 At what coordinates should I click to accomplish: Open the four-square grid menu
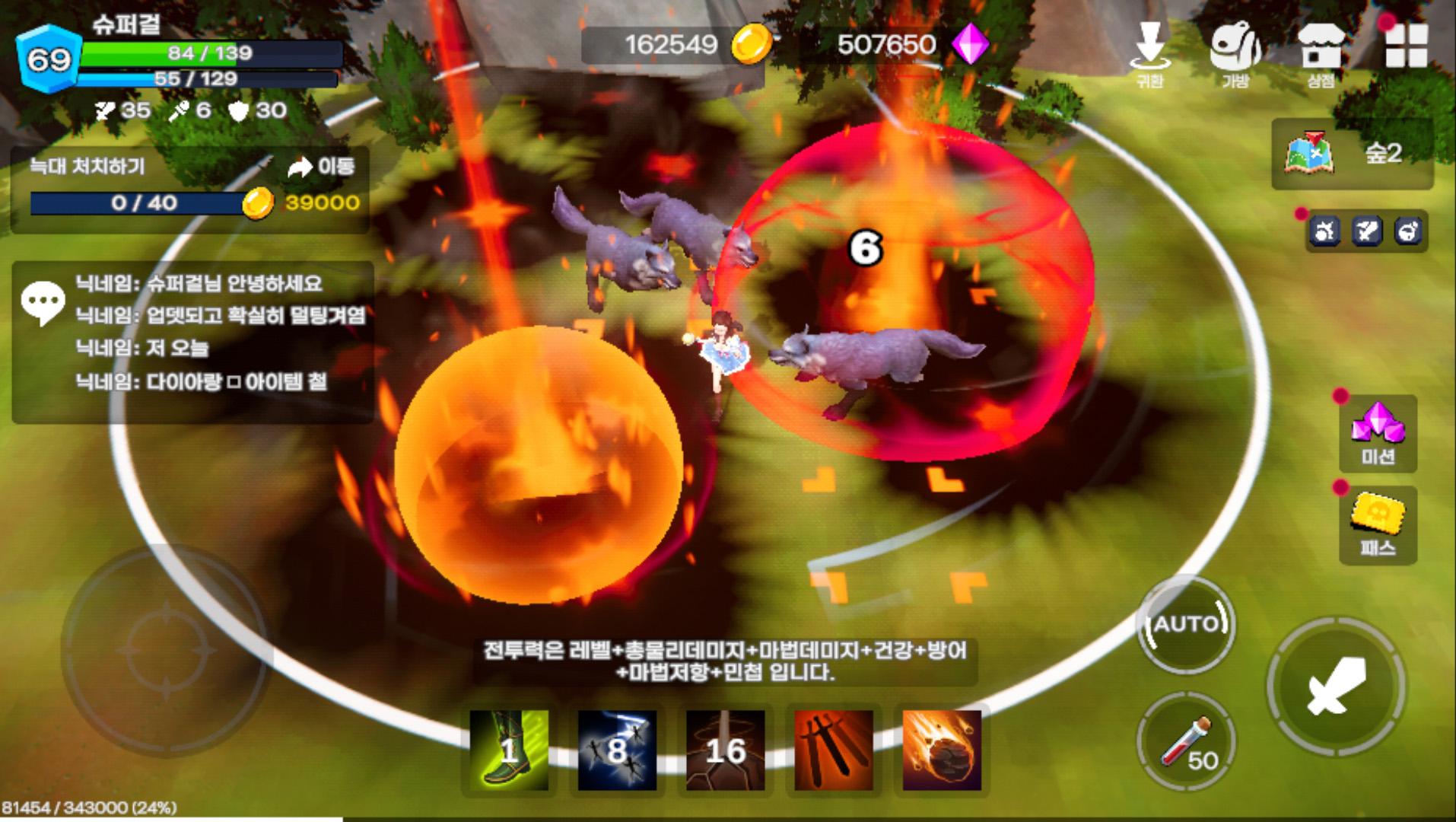pos(1406,46)
